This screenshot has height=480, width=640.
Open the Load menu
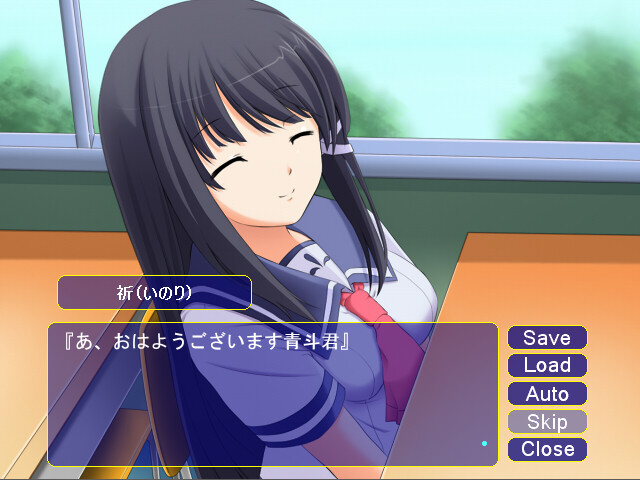[547, 366]
